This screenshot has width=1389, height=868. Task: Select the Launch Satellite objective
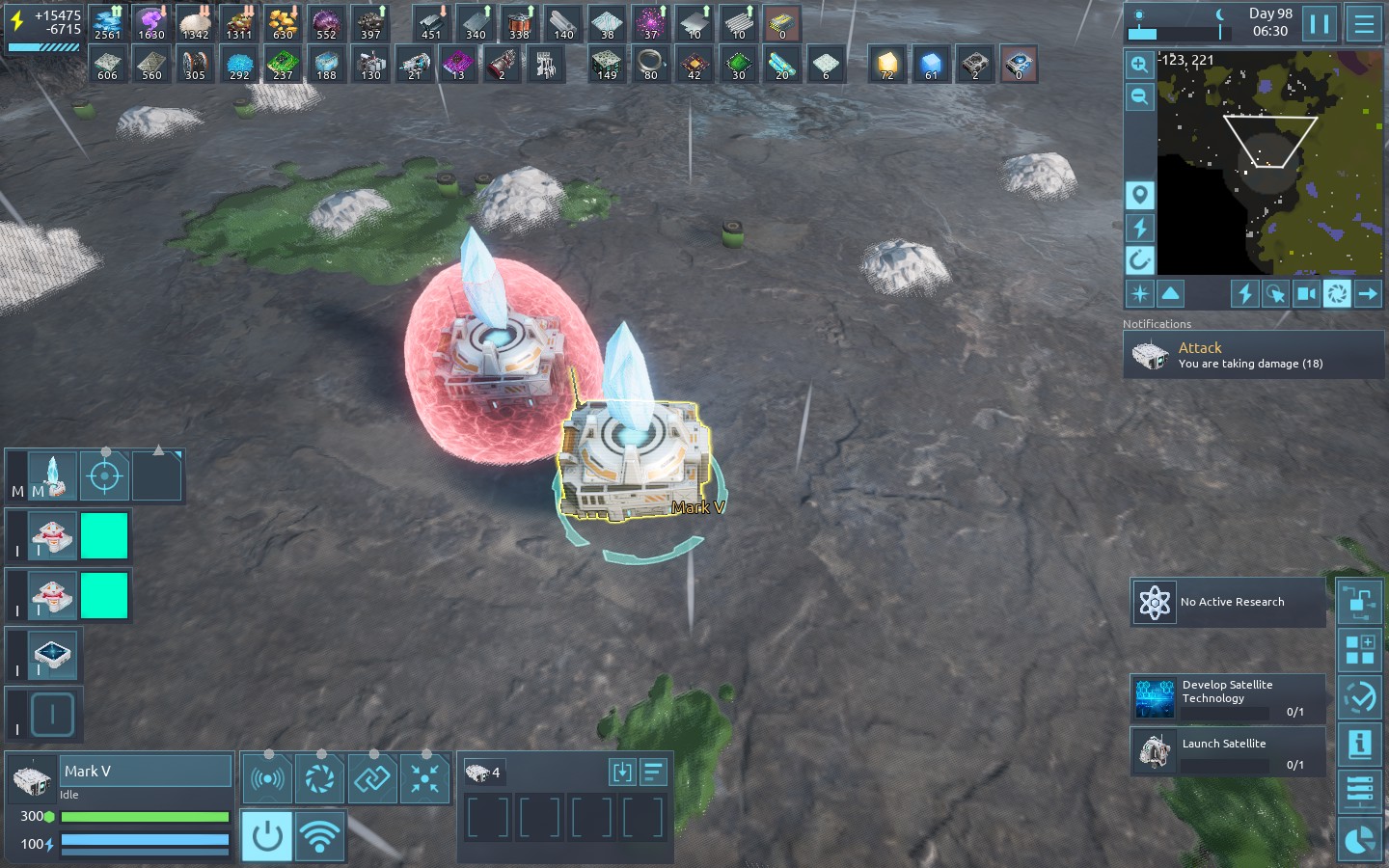(1228, 751)
